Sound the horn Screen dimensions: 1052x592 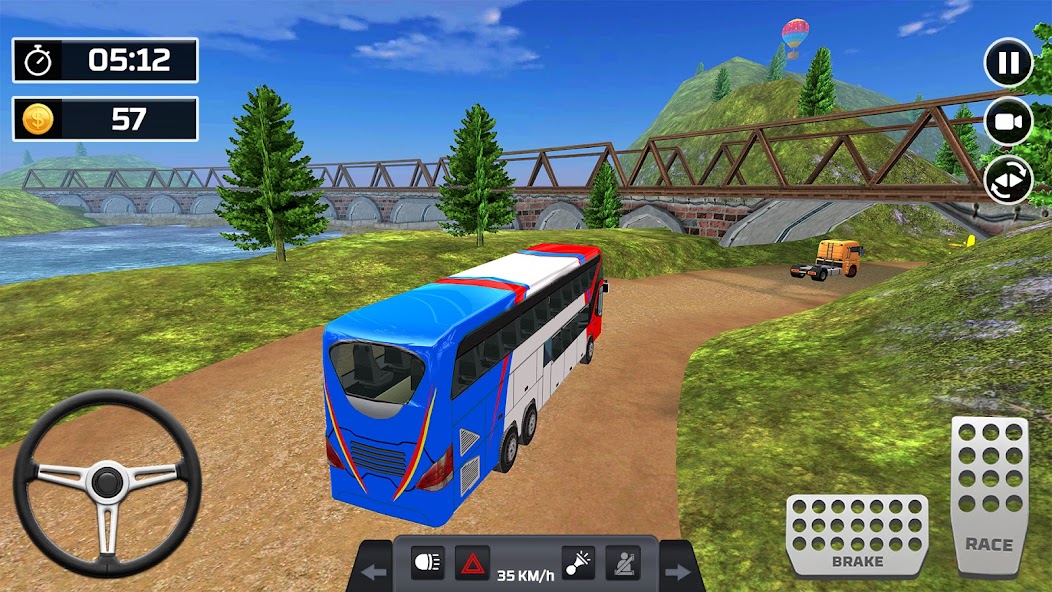coord(578,563)
